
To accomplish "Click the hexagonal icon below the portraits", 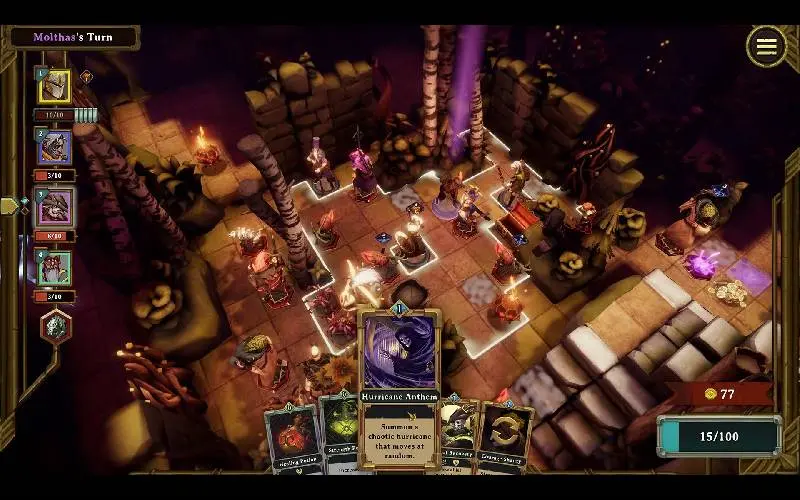I will [55, 327].
